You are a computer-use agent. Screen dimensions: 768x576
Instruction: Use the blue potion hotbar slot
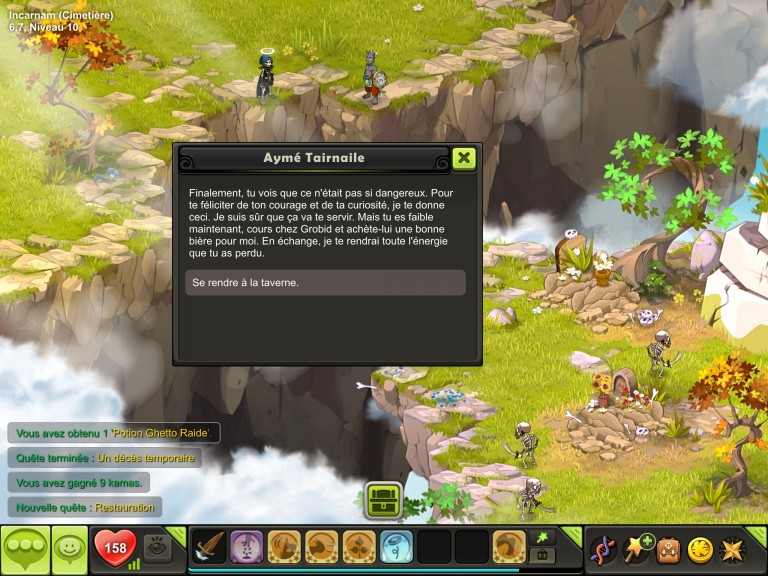[x=397, y=547]
